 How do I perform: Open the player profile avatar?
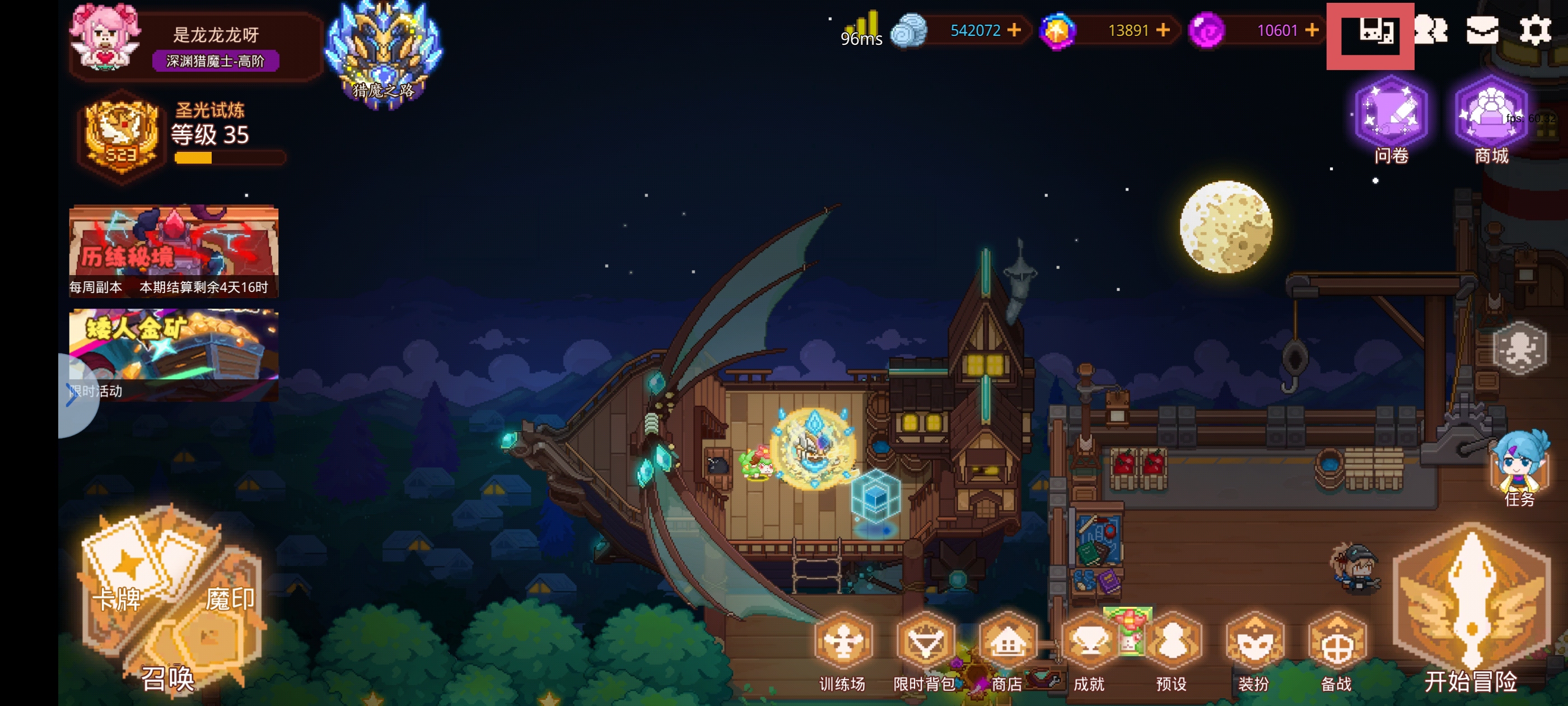point(105,36)
